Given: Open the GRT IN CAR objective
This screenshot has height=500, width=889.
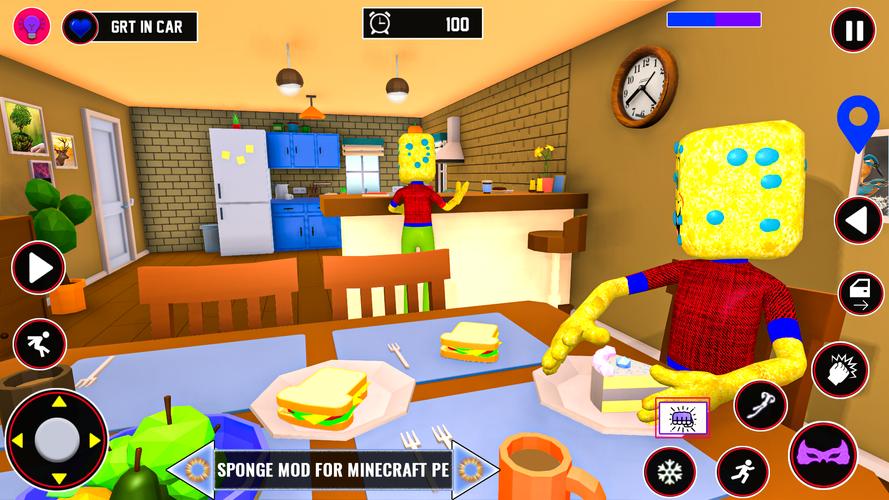Looking at the screenshot, I should pos(140,27).
